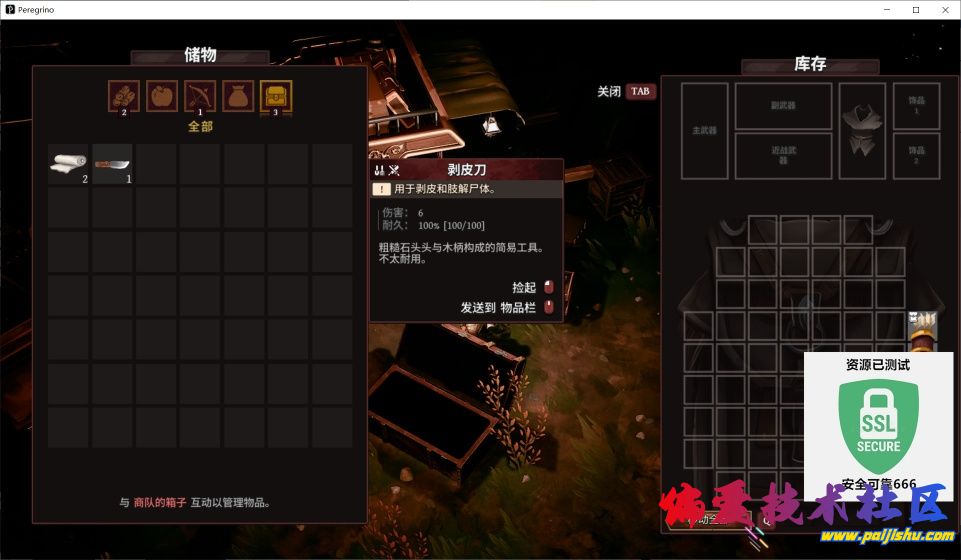The width and height of the screenshot is (961, 560).
Task: Select the skinning knife in storage
Action: point(113,163)
